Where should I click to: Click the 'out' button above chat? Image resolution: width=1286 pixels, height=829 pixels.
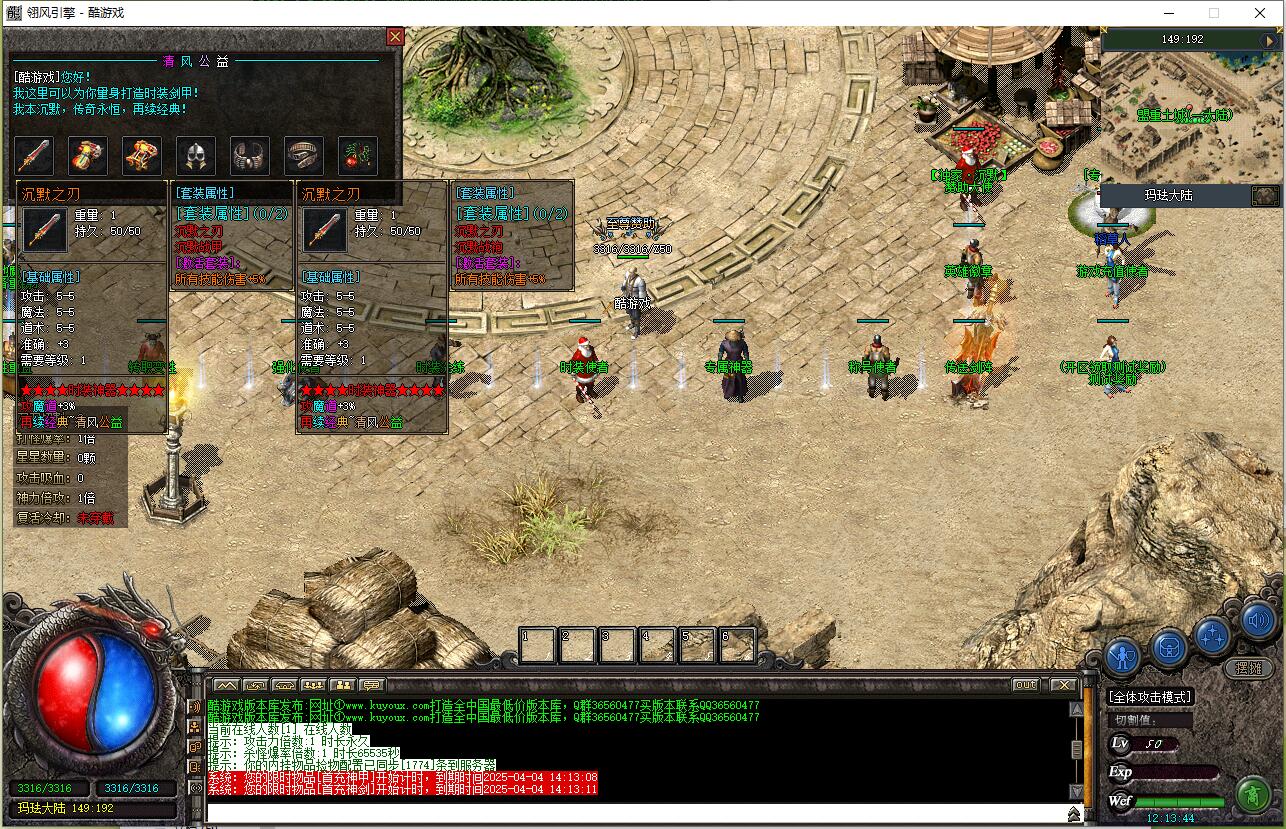(x=1025, y=685)
